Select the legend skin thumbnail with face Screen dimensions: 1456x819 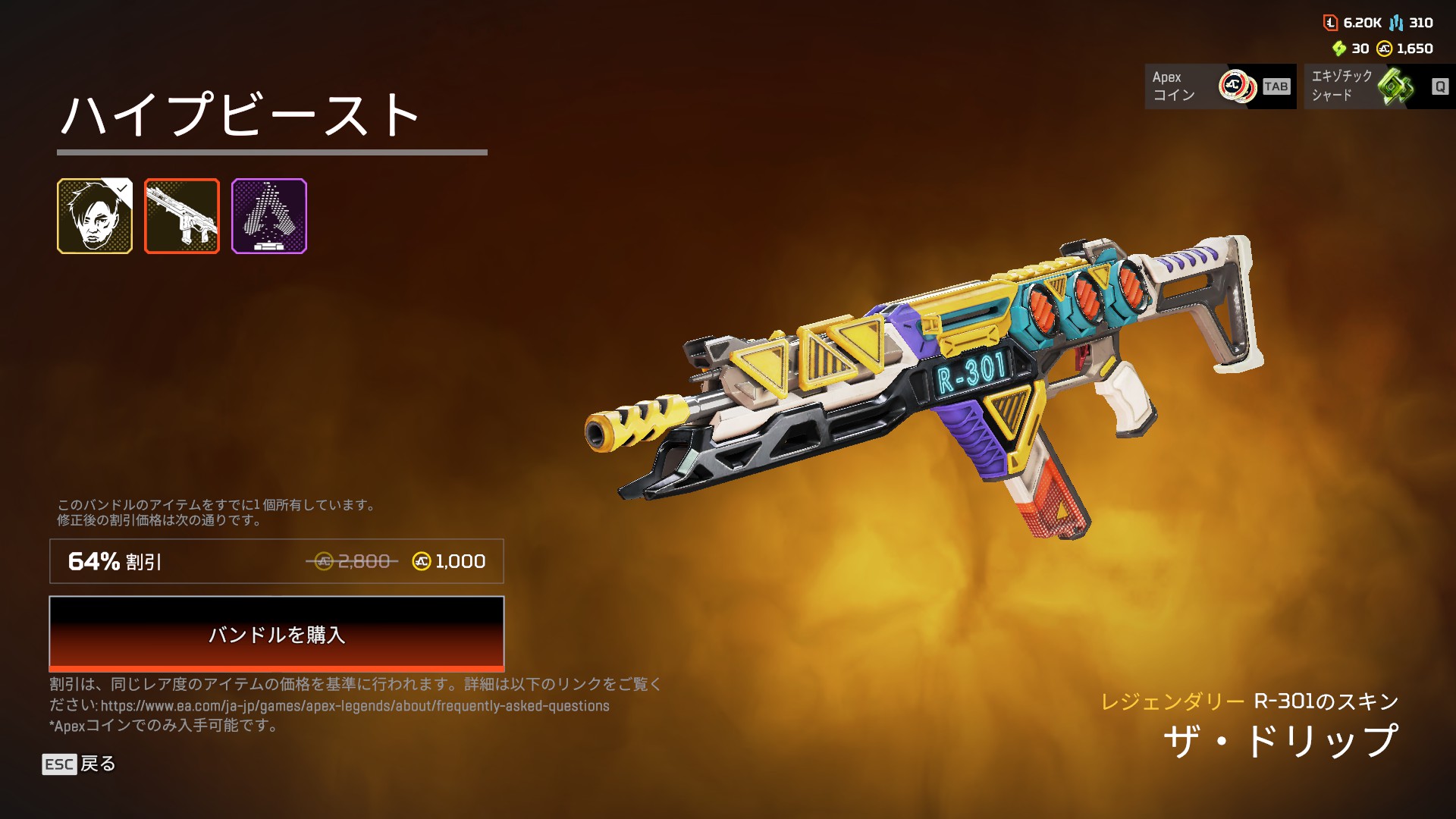tap(95, 216)
